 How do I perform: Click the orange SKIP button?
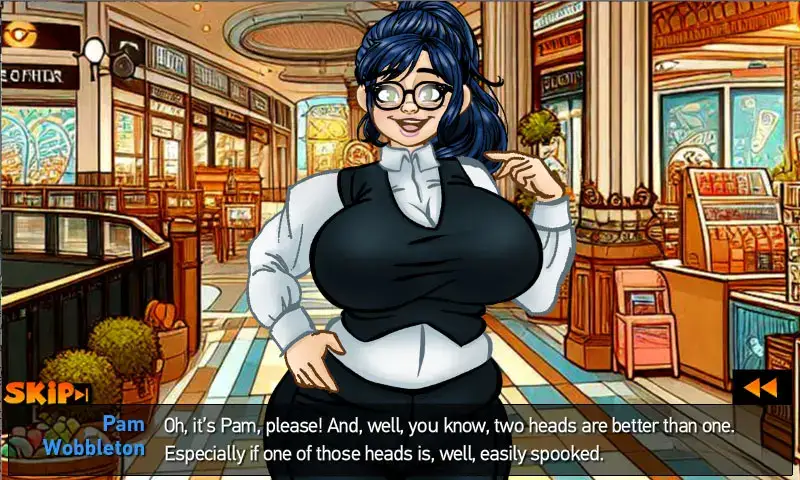coord(47,394)
